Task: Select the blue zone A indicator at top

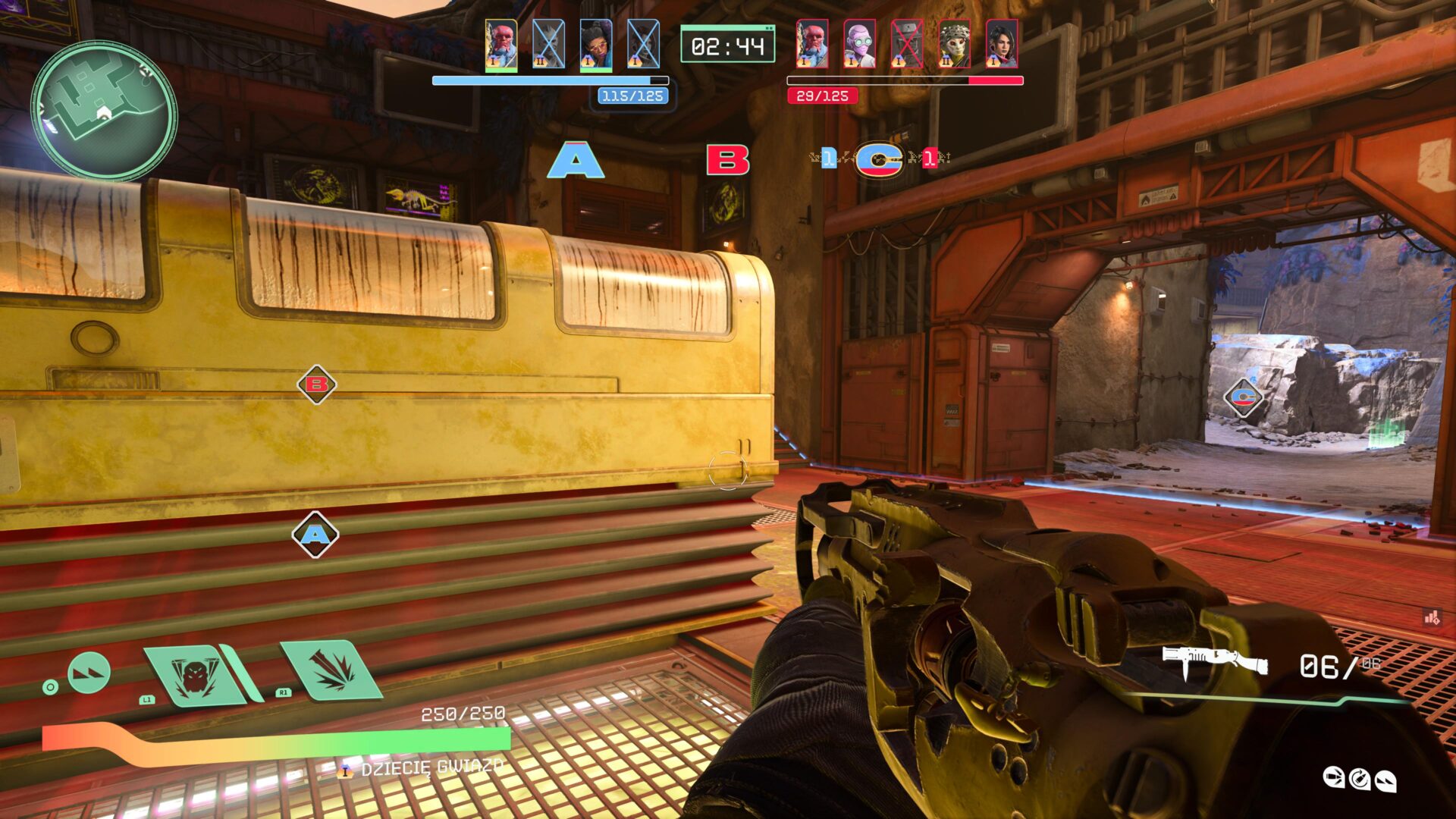Action: click(x=576, y=160)
